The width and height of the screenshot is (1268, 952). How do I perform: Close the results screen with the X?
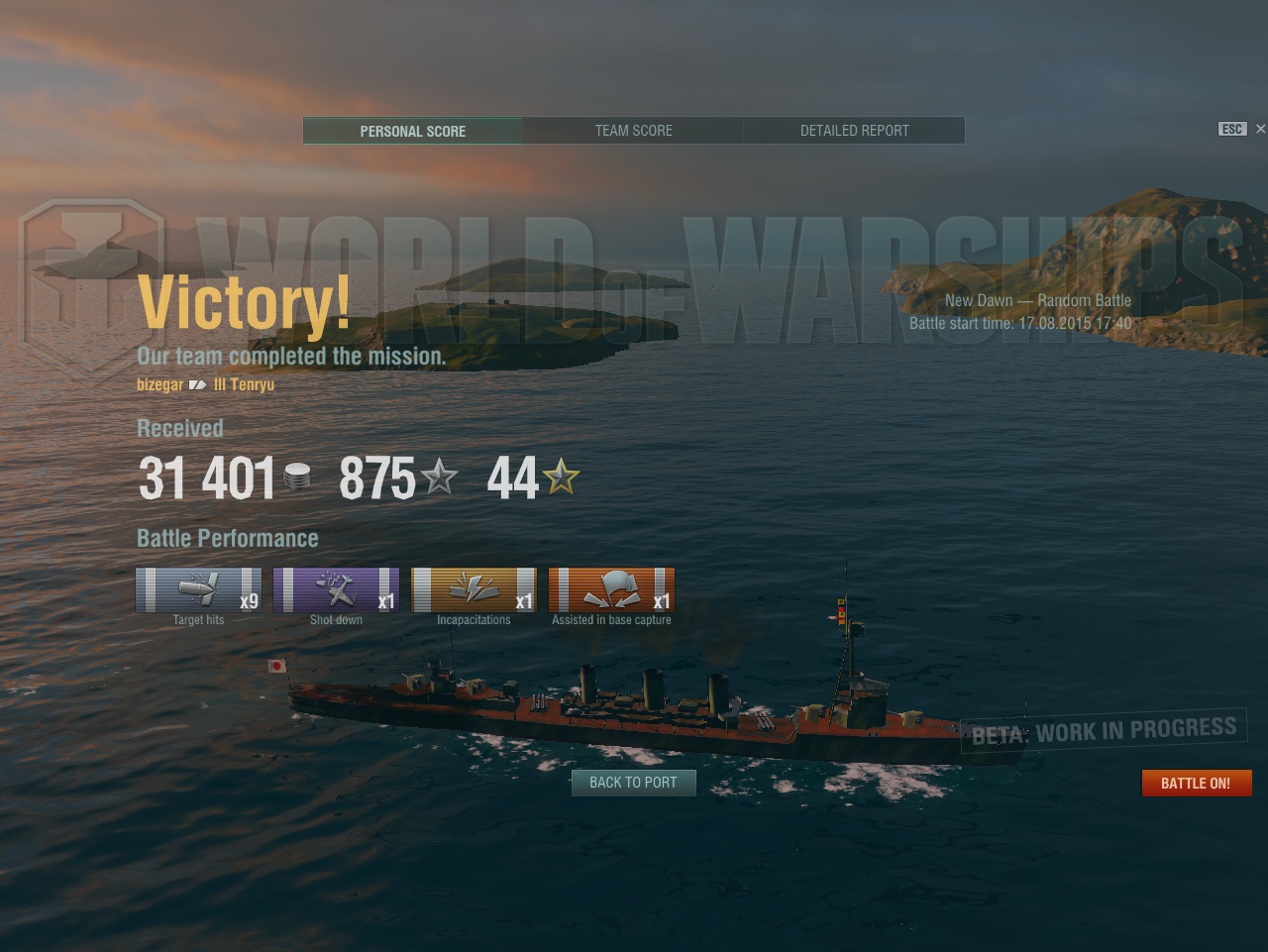tap(1260, 129)
